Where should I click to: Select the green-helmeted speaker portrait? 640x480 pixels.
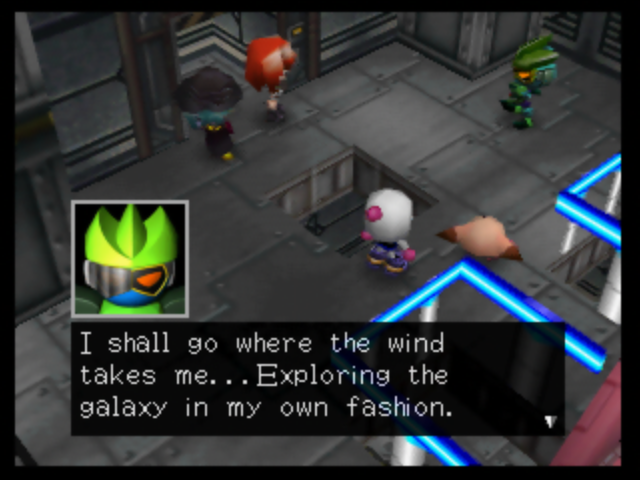130,258
